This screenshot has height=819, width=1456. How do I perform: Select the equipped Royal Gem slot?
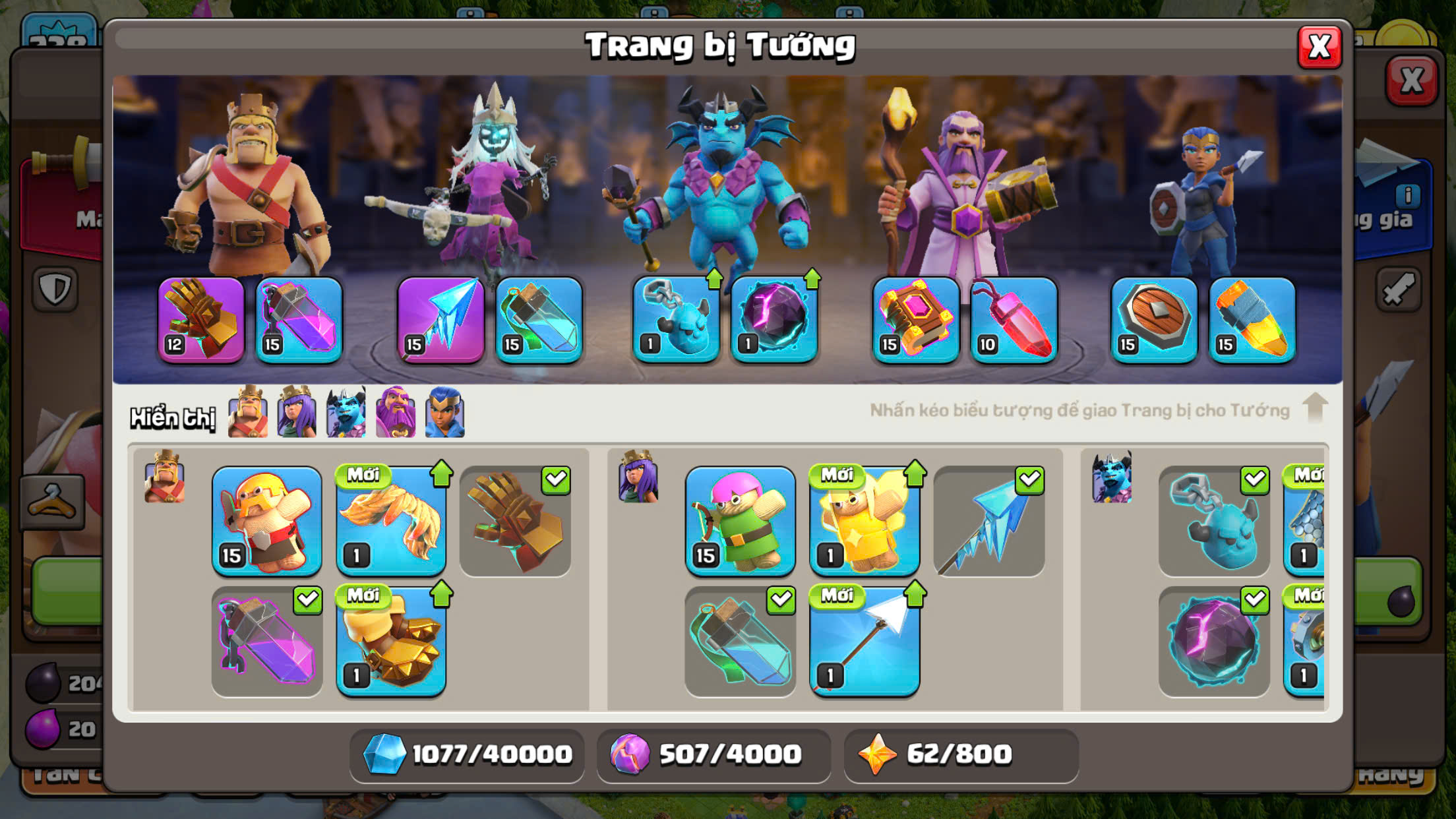point(1252,320)
